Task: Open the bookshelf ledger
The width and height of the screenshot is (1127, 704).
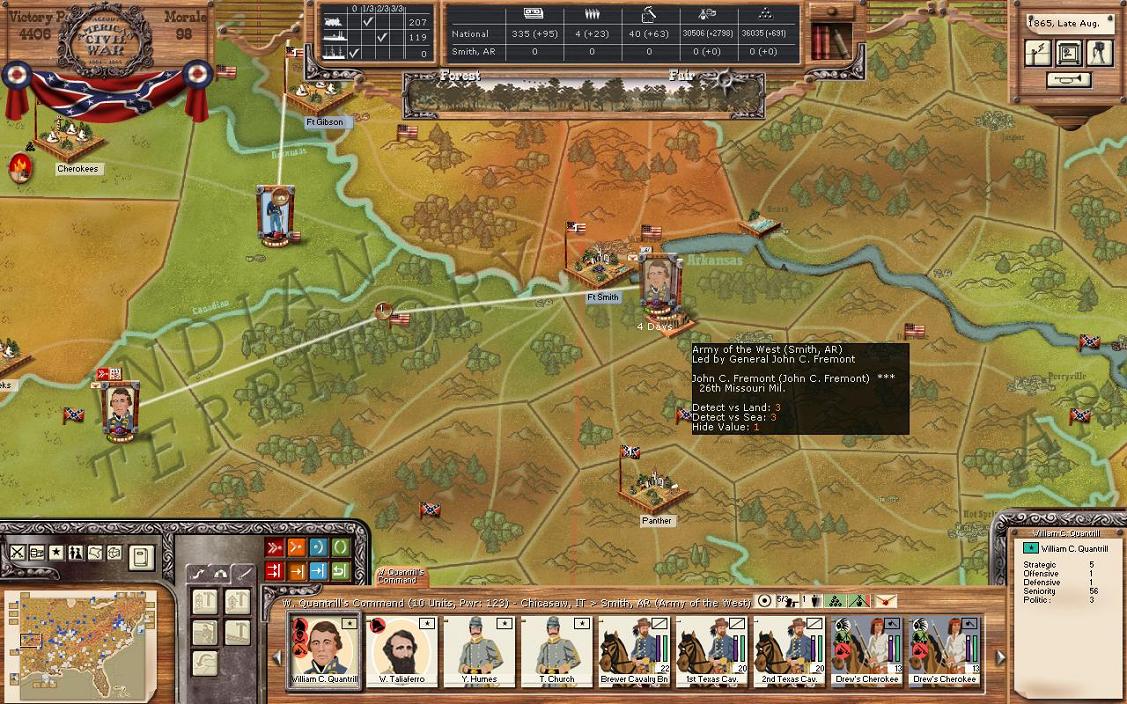Action: tap(824, 41)
